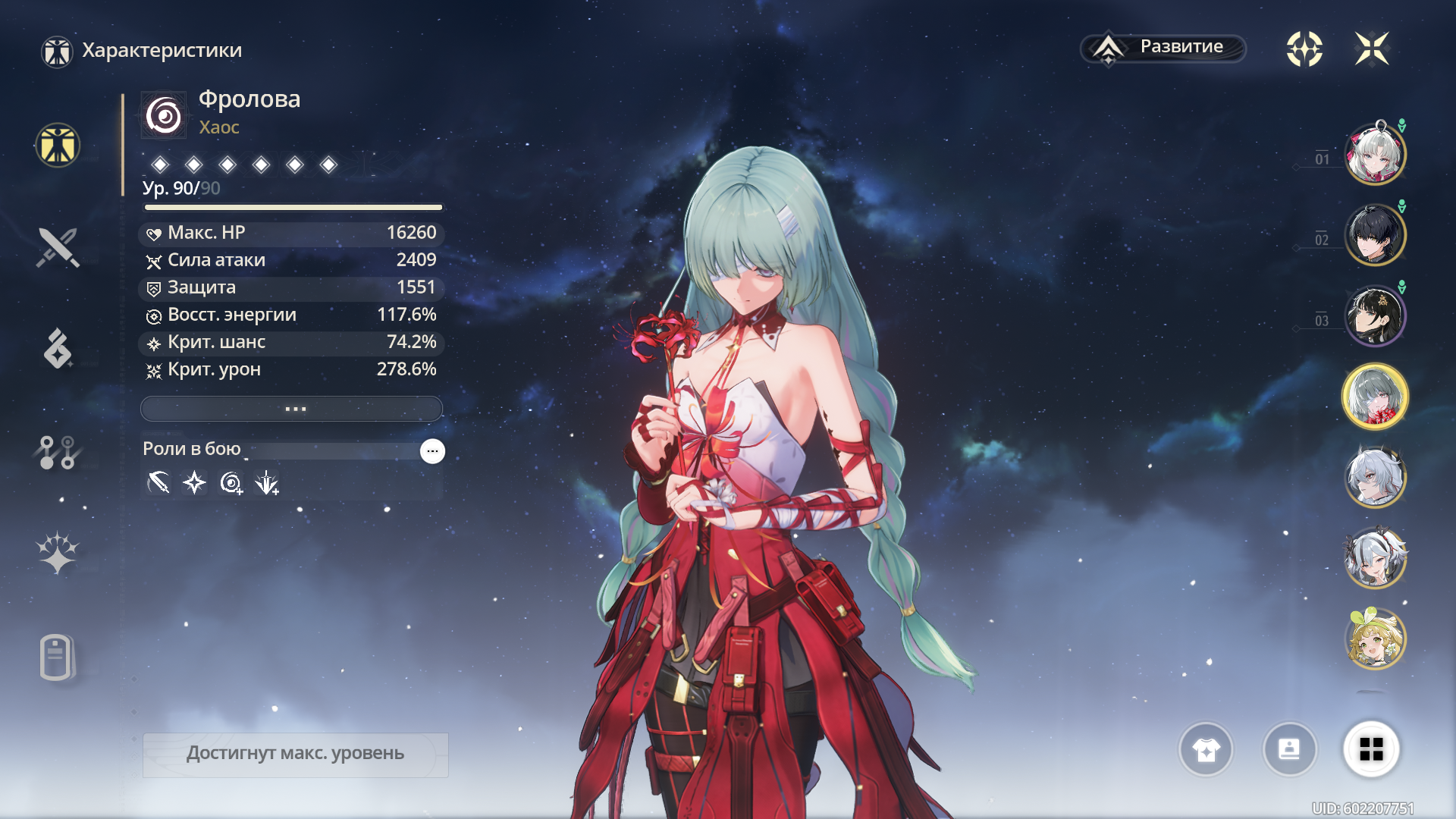
Task: Switch to the weapon tab with crossed swords
Action: 58,247
